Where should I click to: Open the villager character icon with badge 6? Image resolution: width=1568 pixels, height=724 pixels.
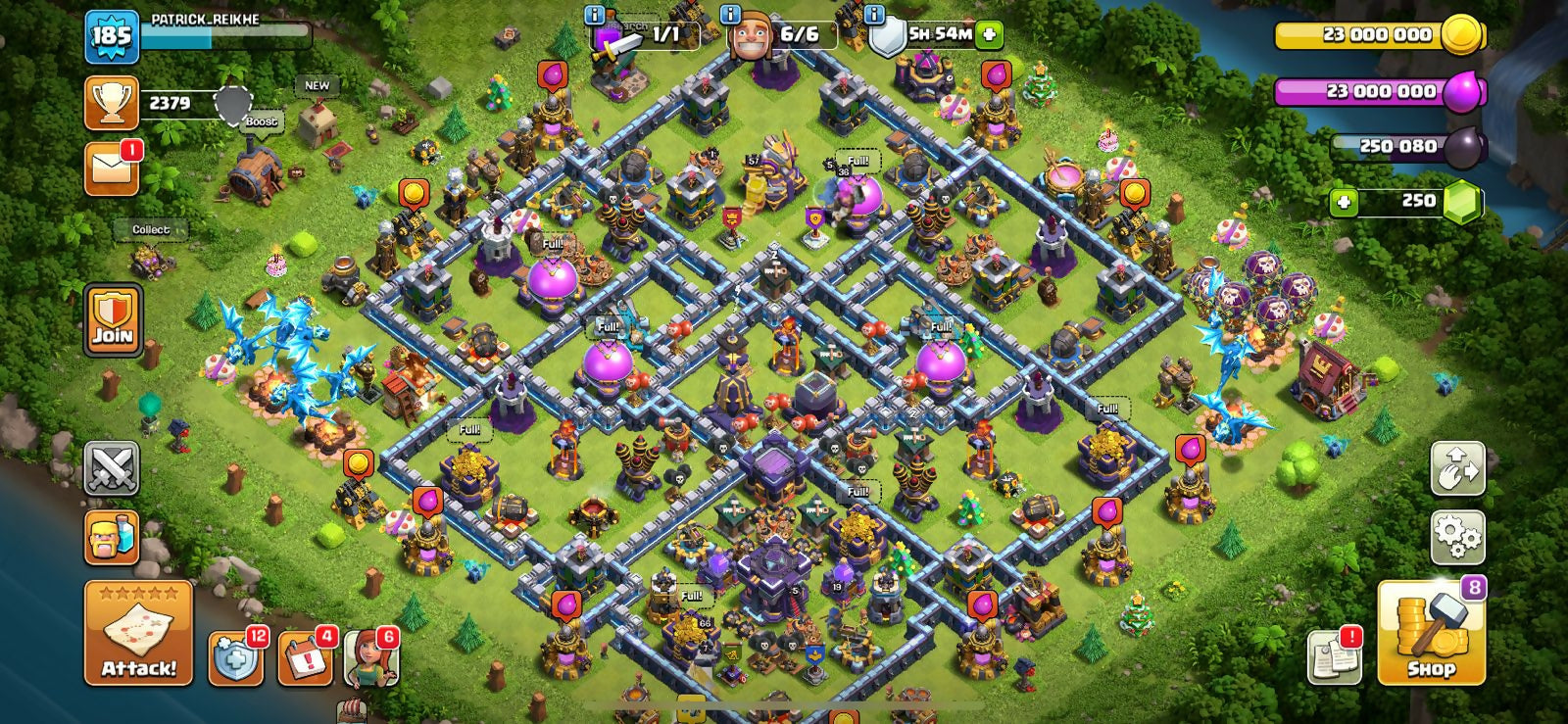[x=370, y=658]
